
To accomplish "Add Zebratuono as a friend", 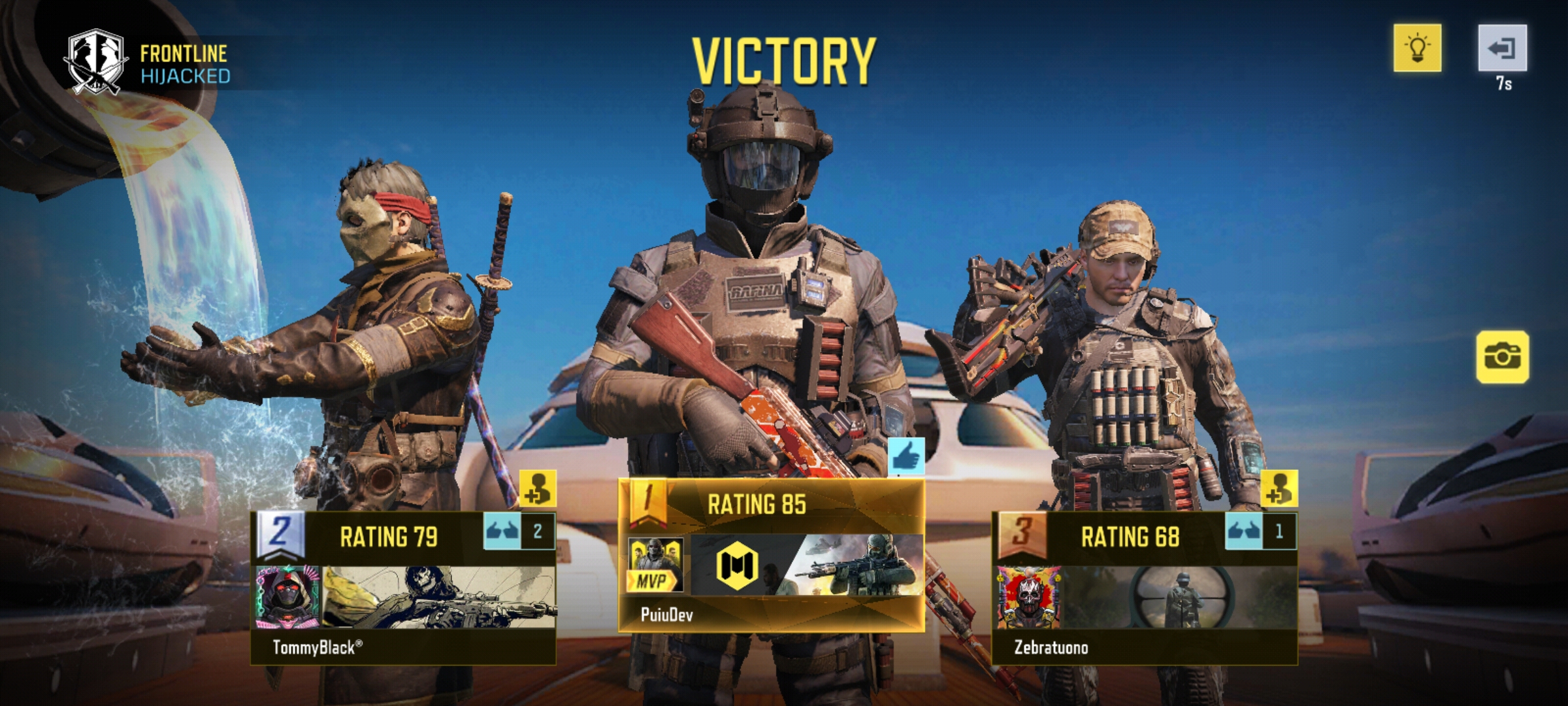I will coord(1279,488).
